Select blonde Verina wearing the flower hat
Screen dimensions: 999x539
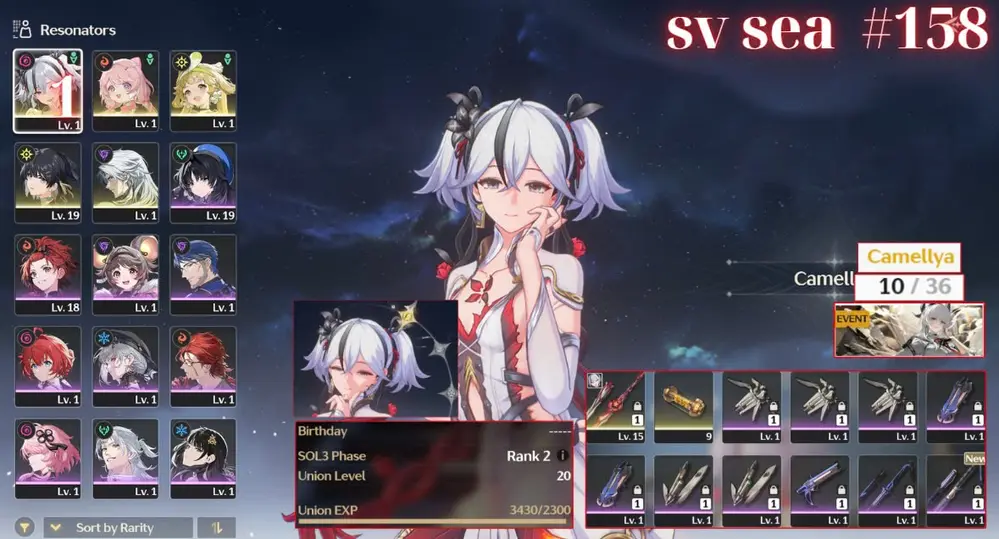pos(203,91)
